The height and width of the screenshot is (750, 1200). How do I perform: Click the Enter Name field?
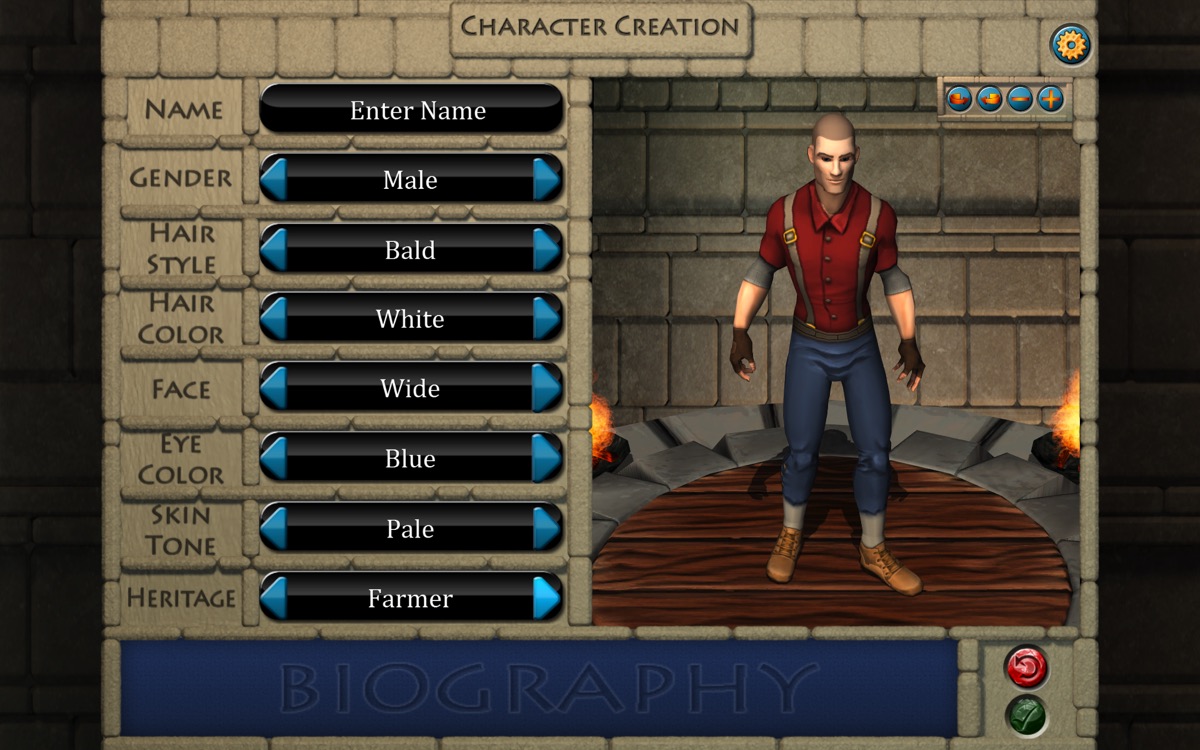pos(411,109)
